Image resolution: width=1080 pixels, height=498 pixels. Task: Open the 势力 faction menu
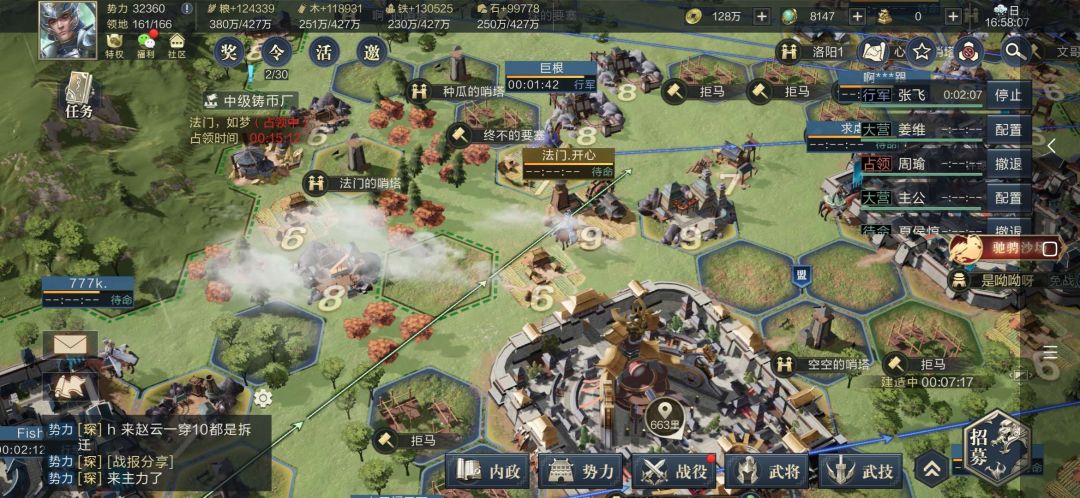582,470
